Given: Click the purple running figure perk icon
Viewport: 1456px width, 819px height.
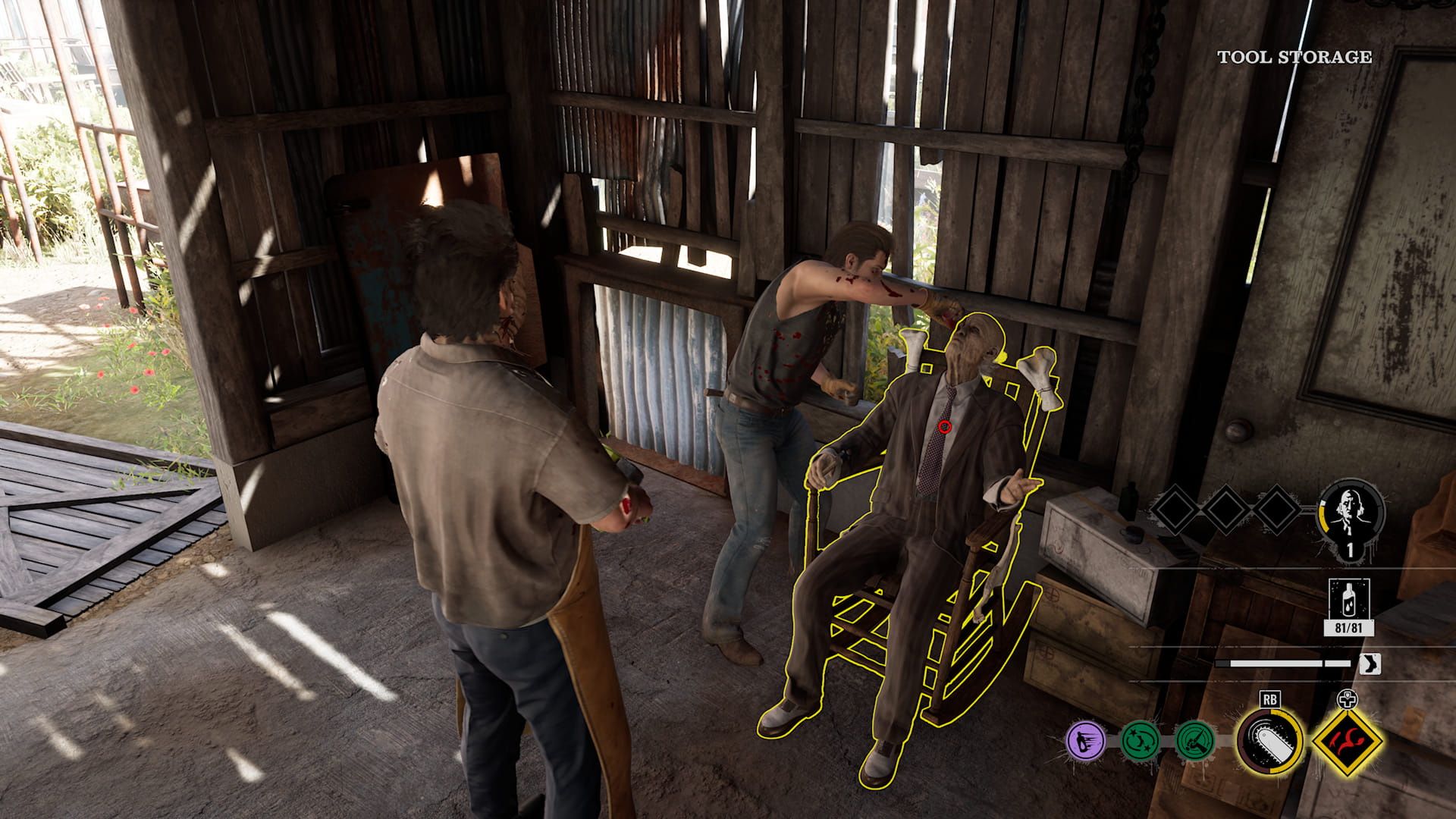Looking at the screenshot, I should coord(1086,740).
